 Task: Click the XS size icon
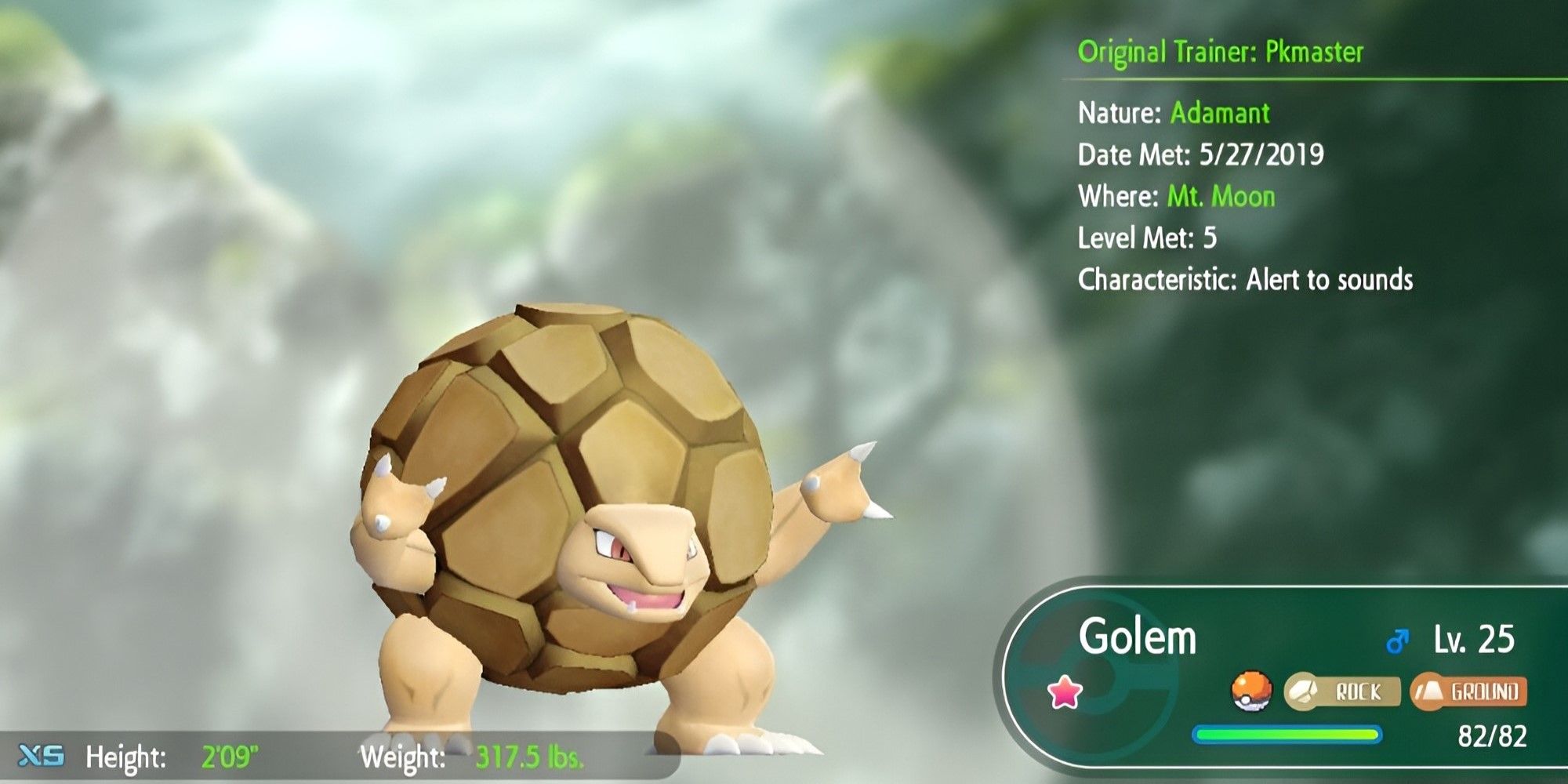[x=41, y=756]
